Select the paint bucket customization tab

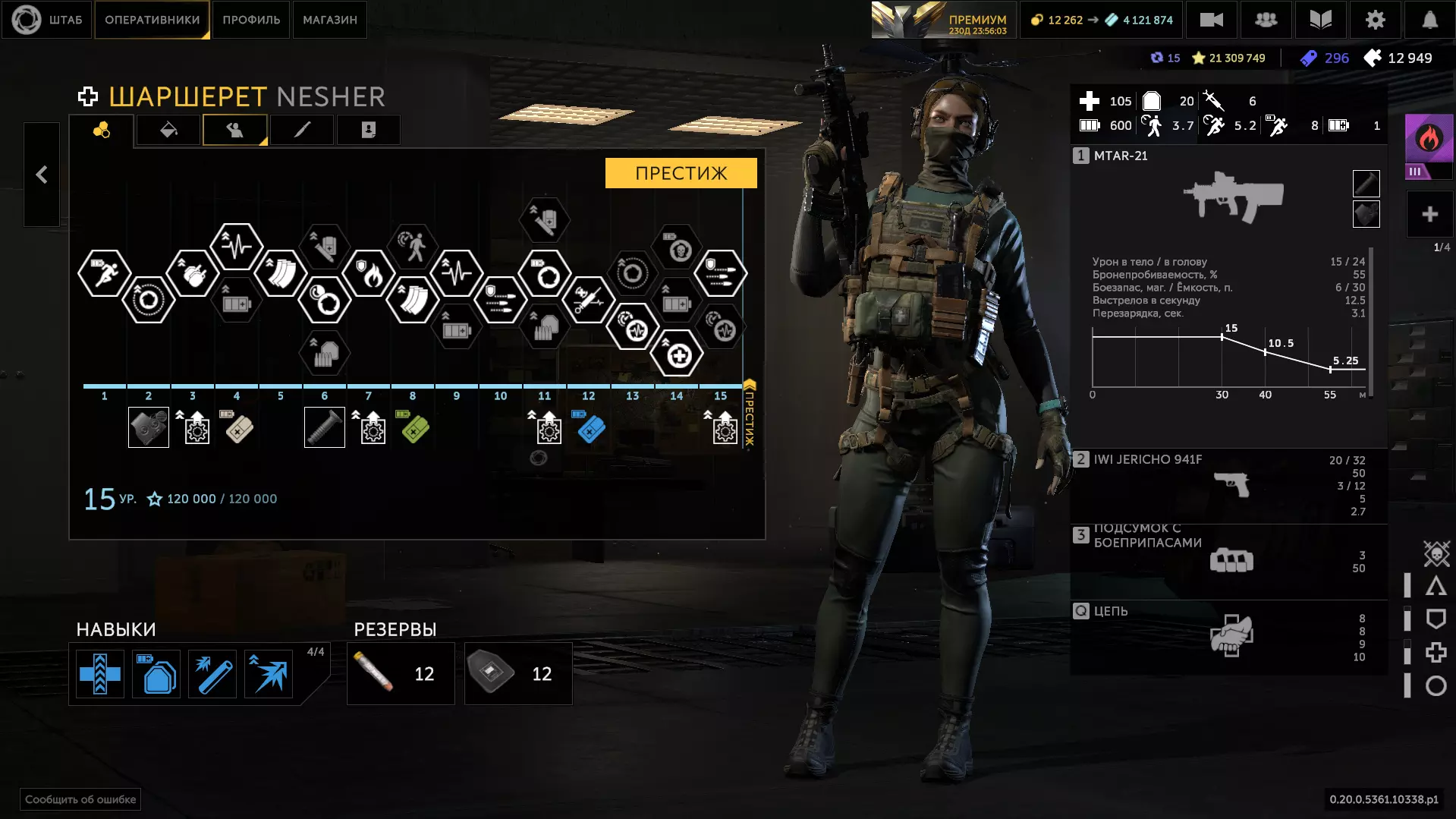168,131
